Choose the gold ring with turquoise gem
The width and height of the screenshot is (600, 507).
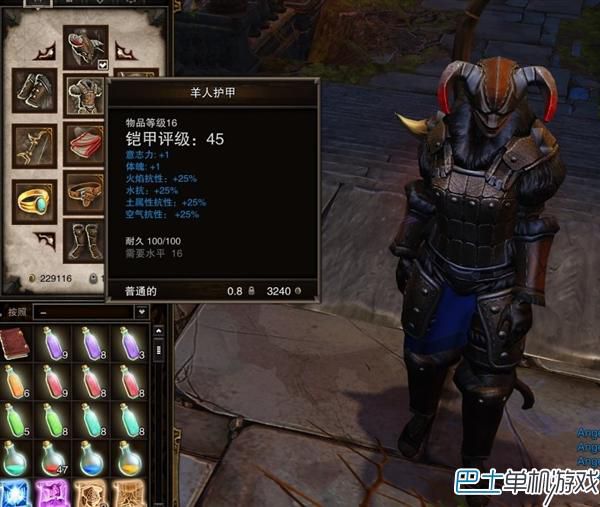(34, 199)
